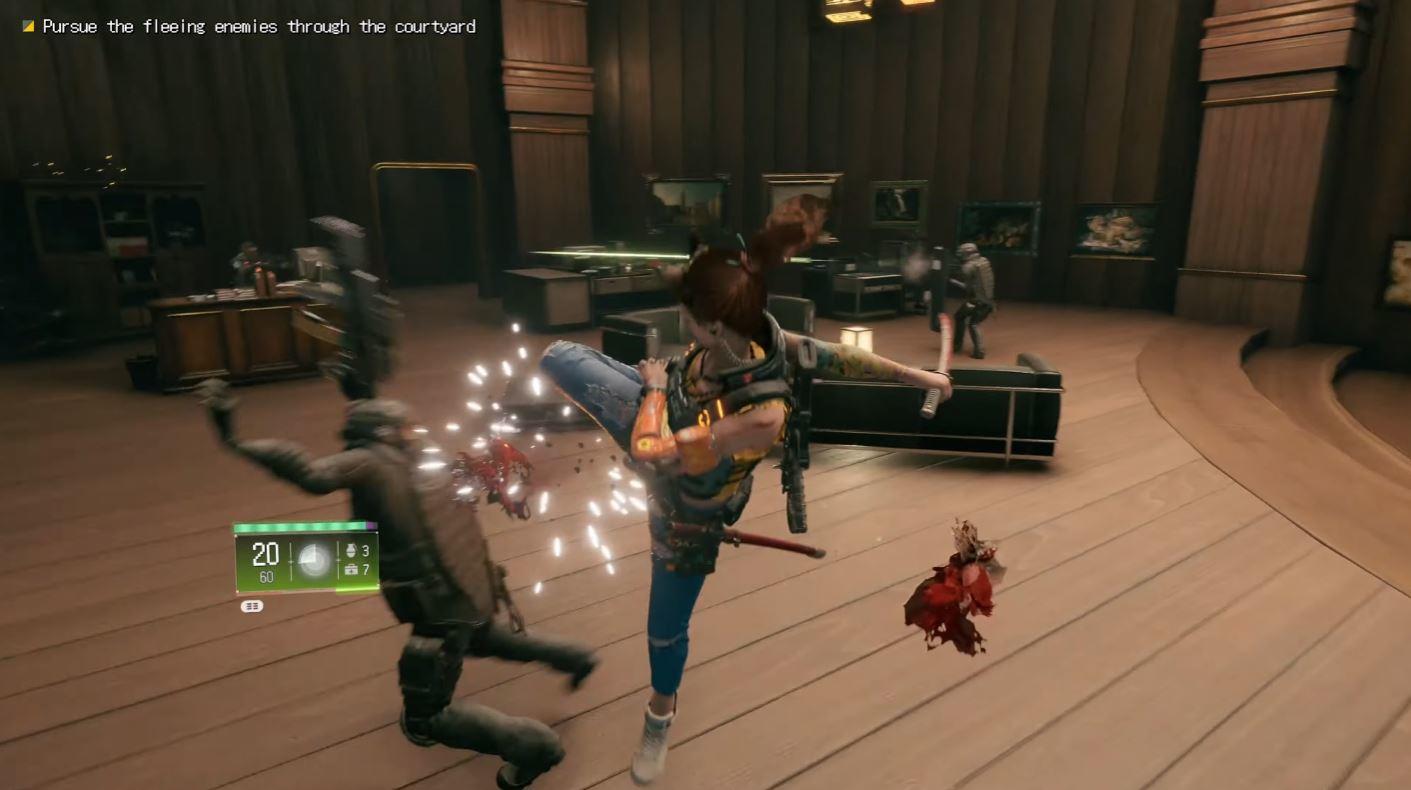Select the grenade icon showing 3 remaining
Image resolution: width=1411 pixels, height=790 pixels.
pos(352,550)
